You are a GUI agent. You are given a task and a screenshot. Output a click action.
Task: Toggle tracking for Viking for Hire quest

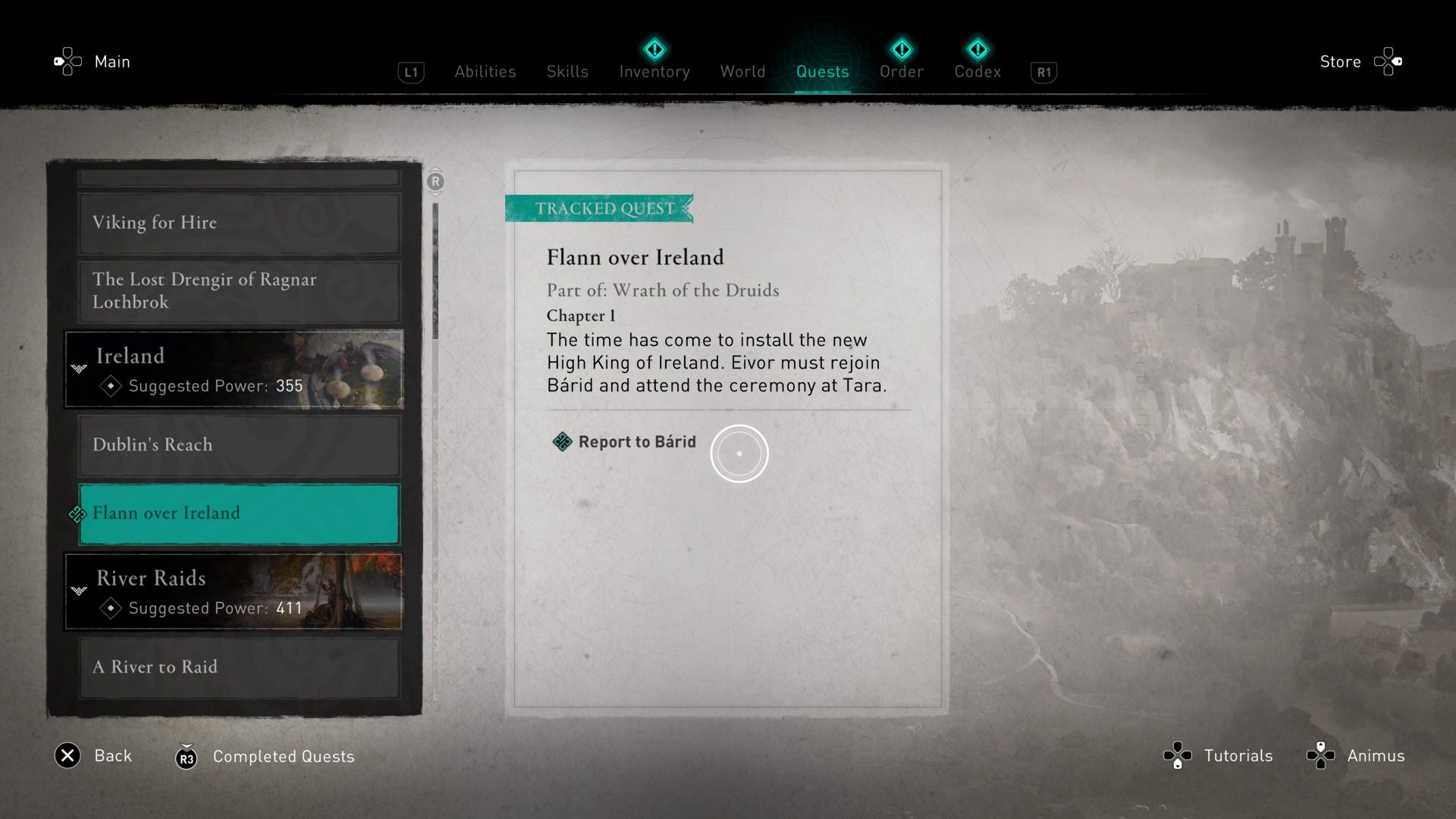[x=237, y=222]
